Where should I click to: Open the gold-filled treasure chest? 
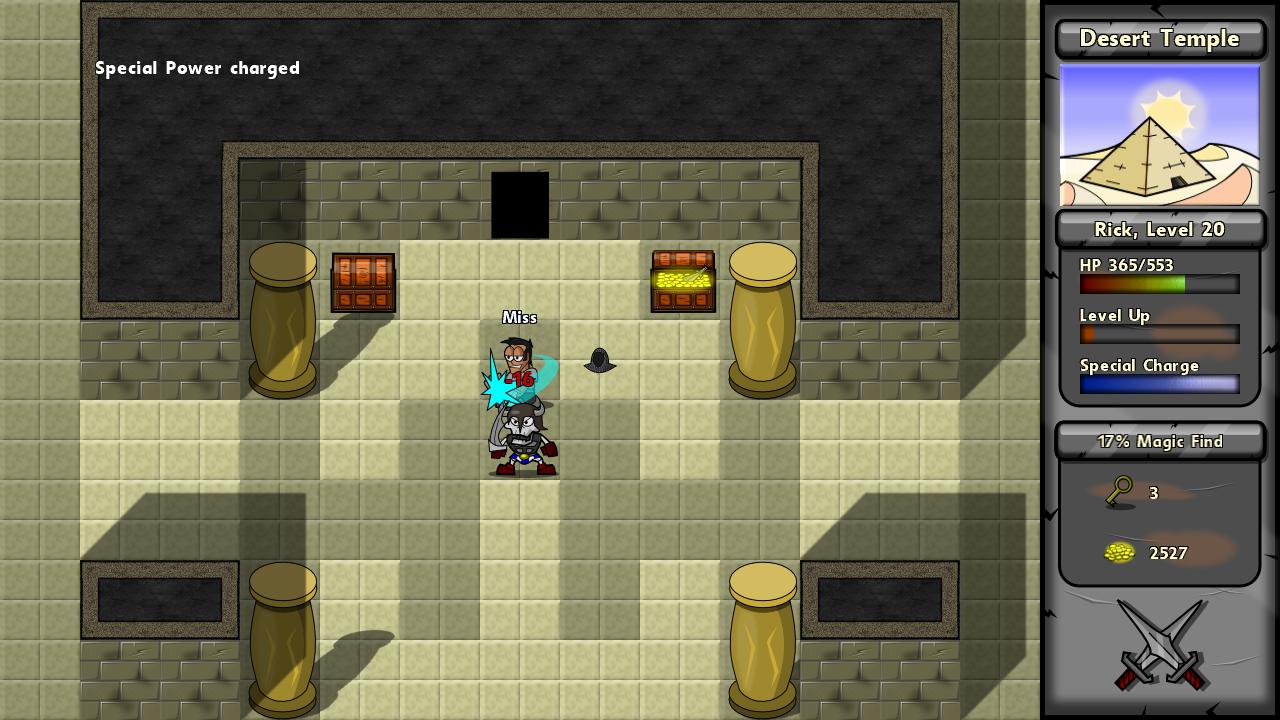pyautogui.click(x=683, y=281)
